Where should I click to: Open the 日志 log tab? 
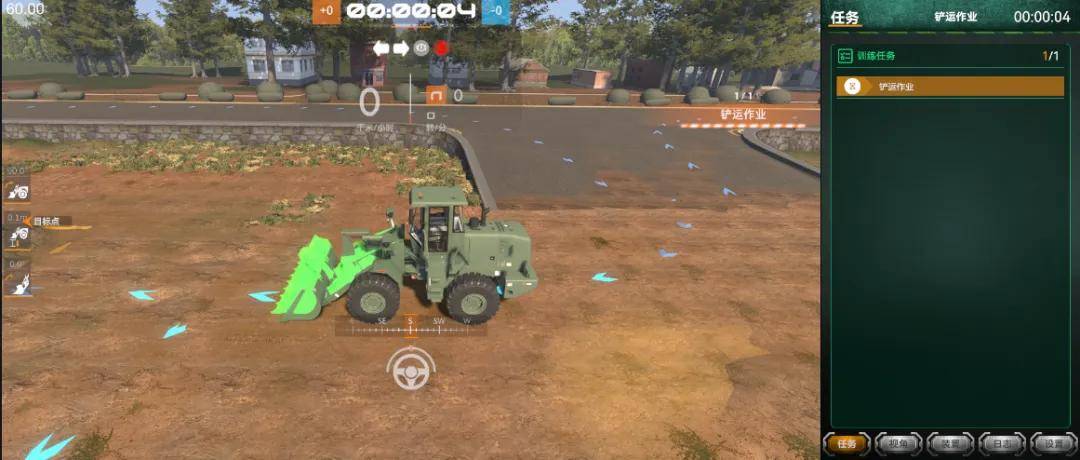[1001, 443]
